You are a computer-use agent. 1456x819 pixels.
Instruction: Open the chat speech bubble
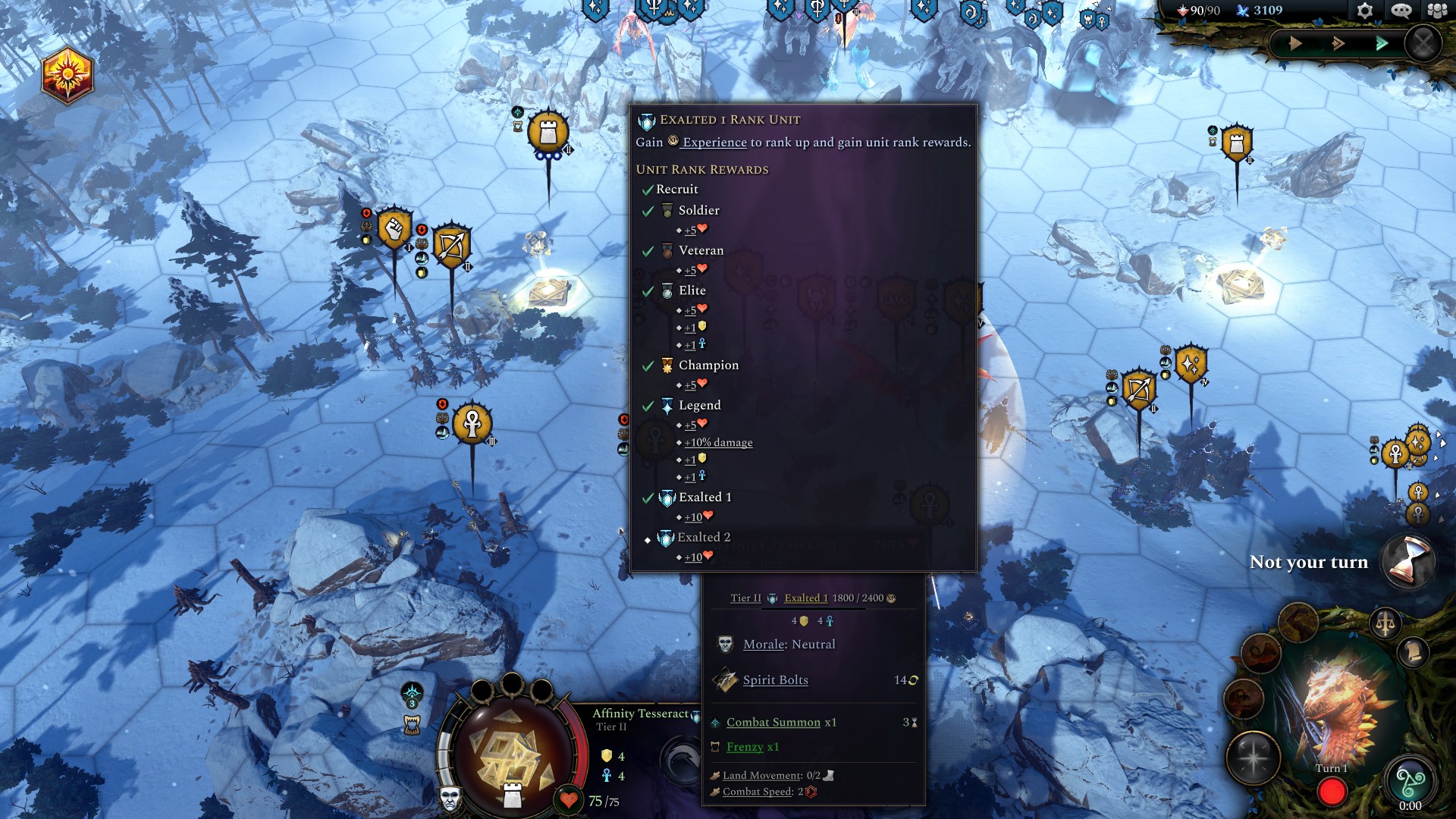[x=1401, y=11]
